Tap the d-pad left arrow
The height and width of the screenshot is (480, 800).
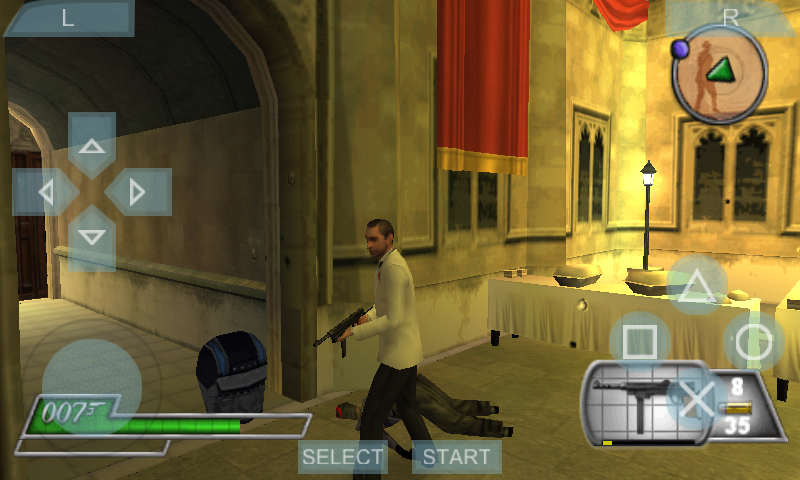coord(46,191)
